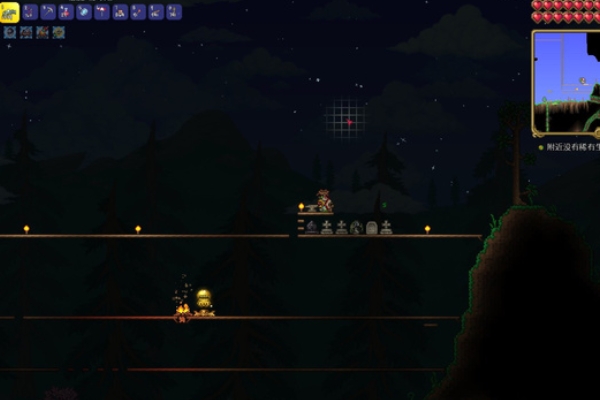This screenshot has width=600, height=400.
Task: Pick the light blue item hotbar slot
Action: coord(83,12)
